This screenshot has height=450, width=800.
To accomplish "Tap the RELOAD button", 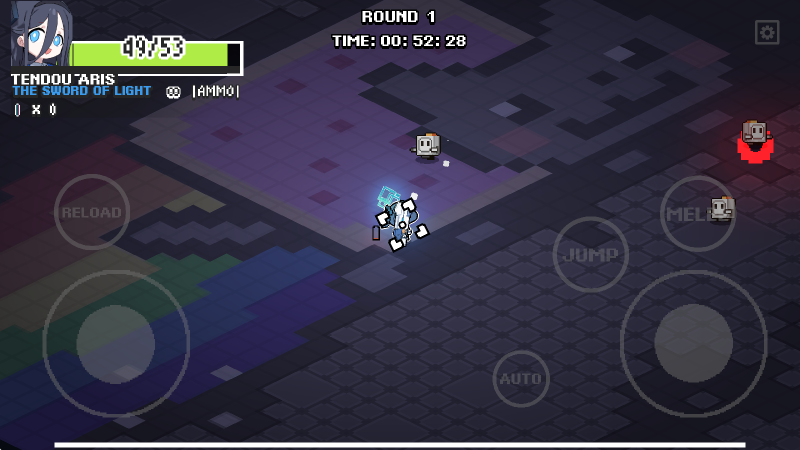I will tap(91, 212).
